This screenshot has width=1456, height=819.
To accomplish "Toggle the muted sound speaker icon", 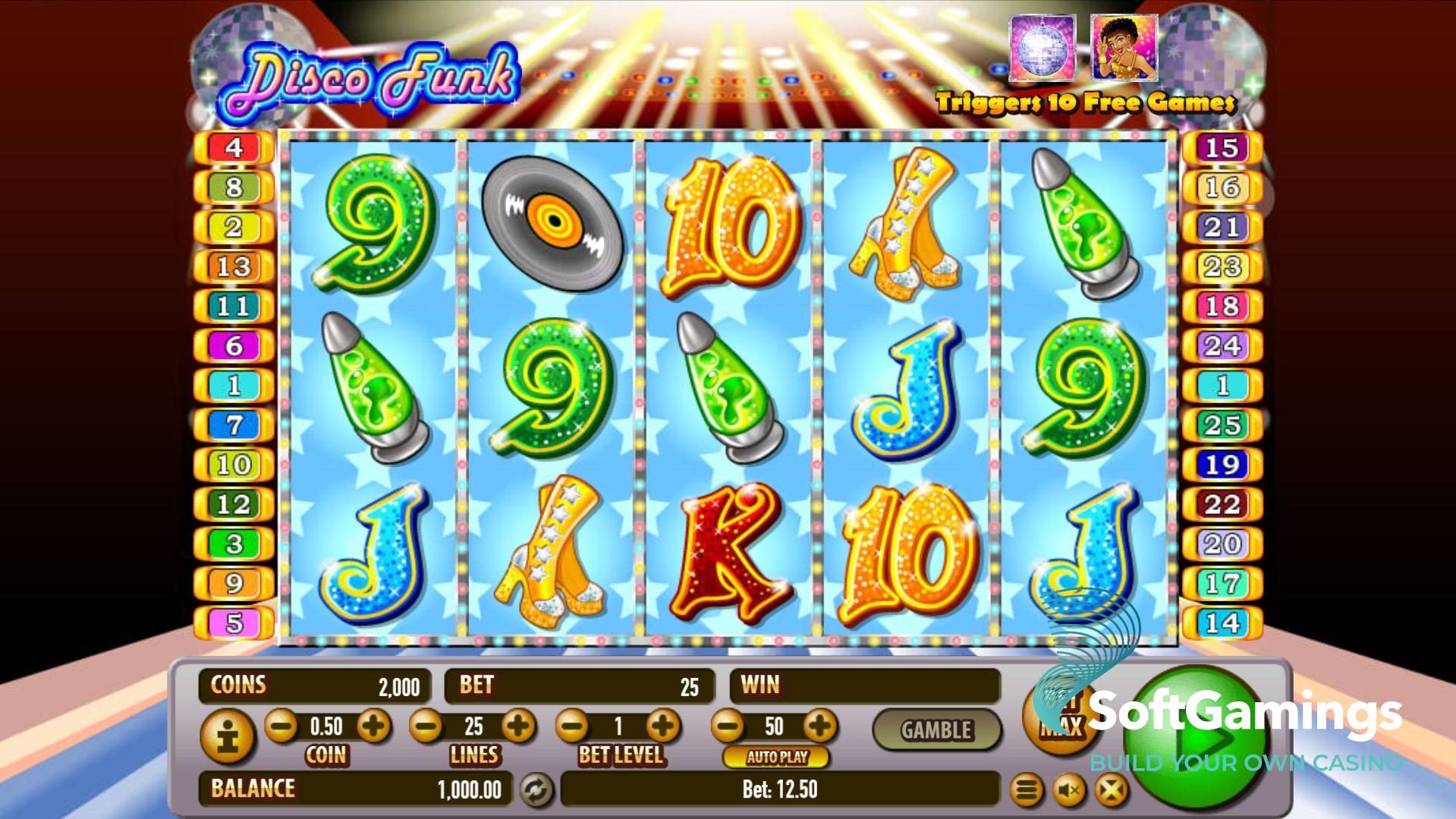I will (1068, 791).
